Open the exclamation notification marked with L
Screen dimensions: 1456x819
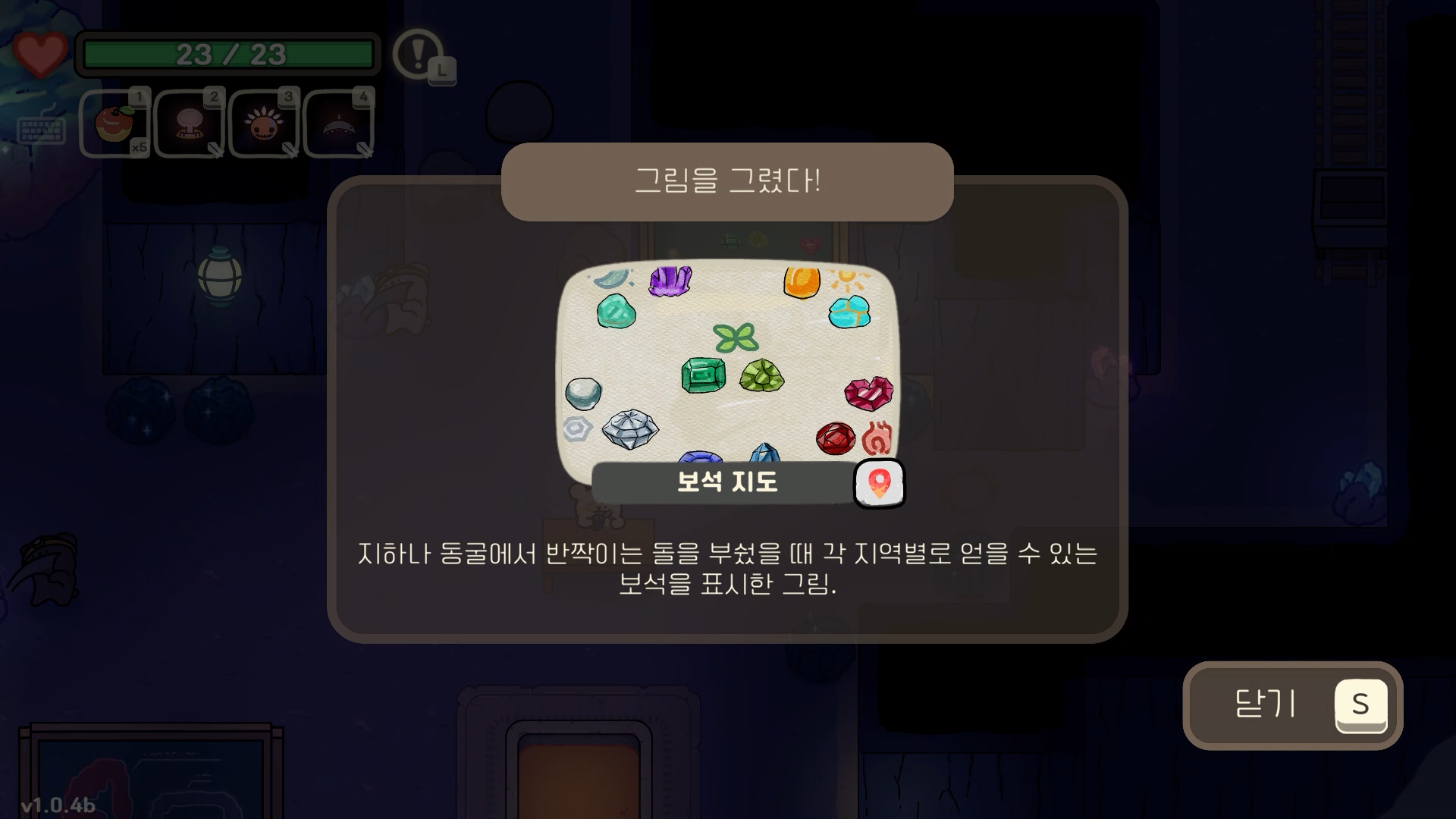point(416,55)
